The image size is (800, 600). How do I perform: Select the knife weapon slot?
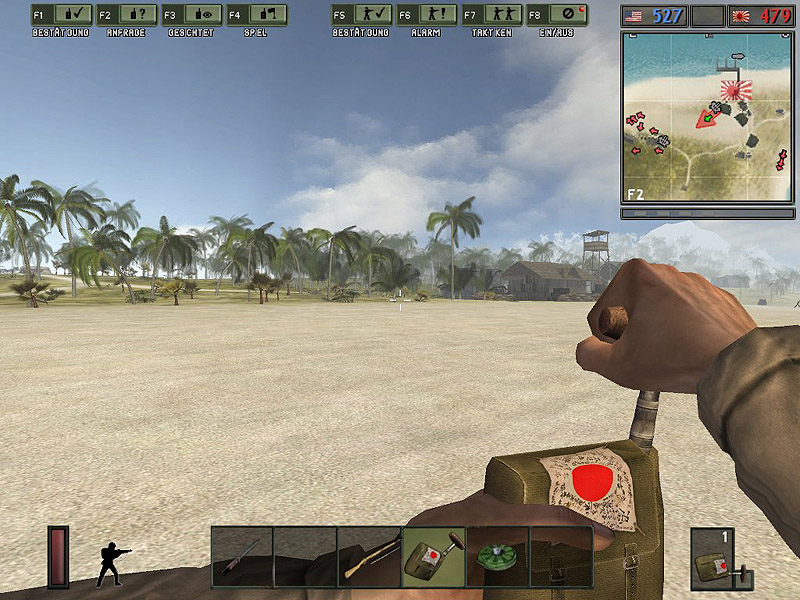point(242,557)
